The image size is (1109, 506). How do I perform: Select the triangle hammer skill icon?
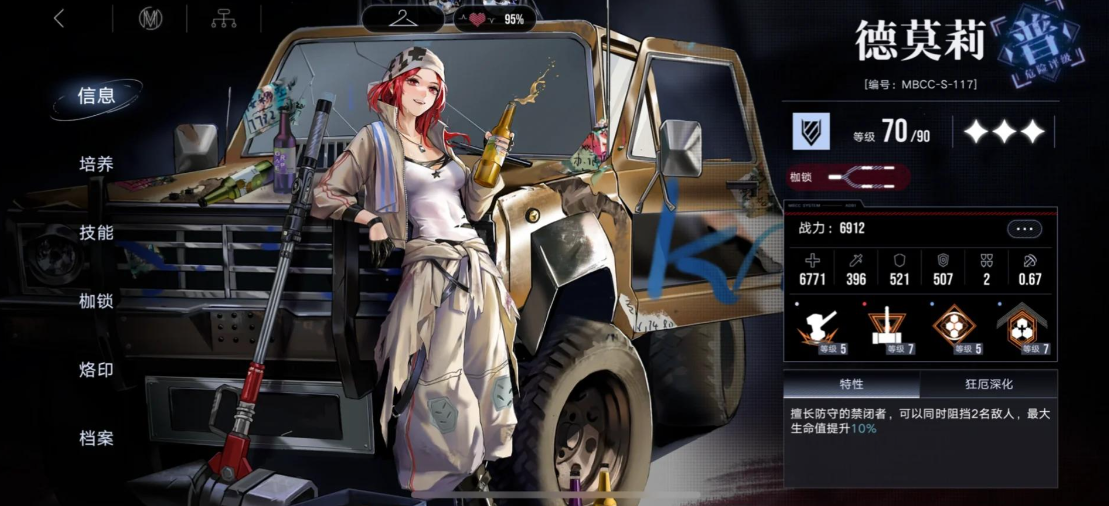tap(883, 328)
